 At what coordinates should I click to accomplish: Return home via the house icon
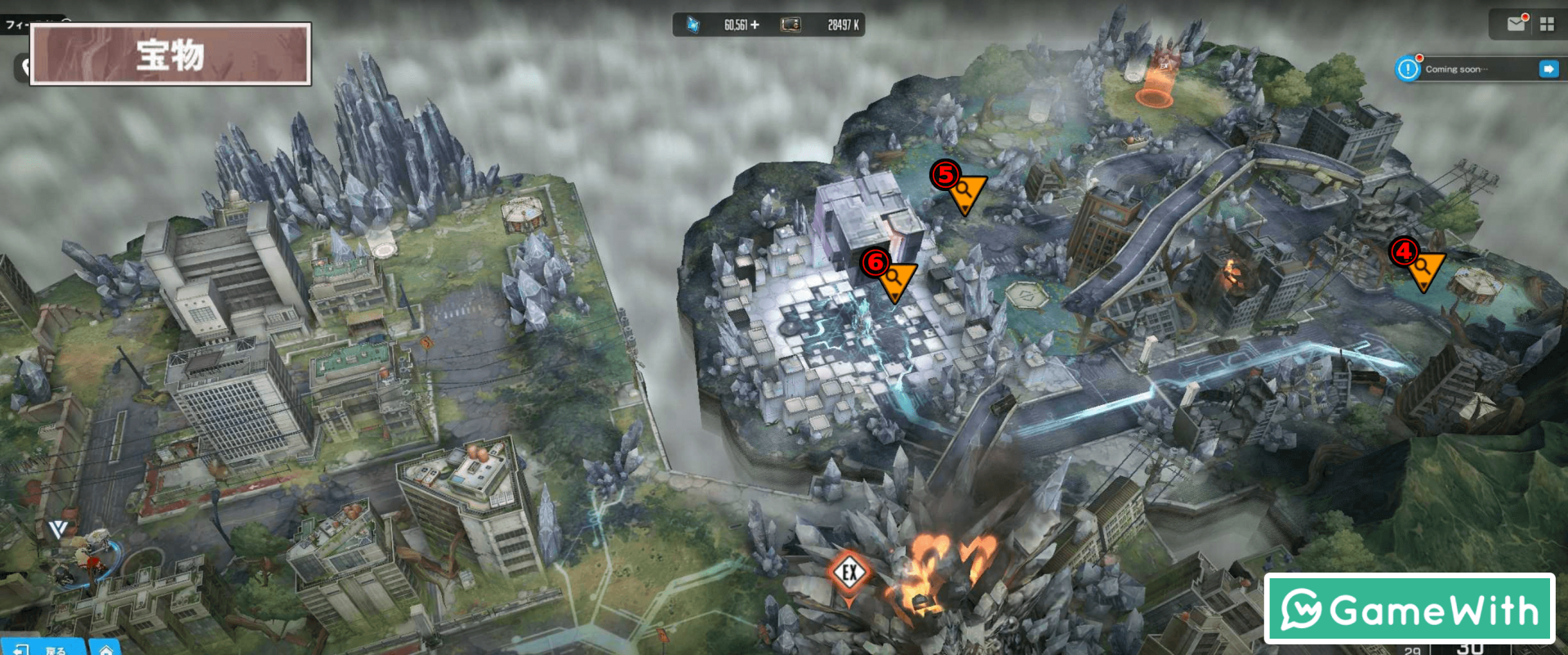[x=106, y=650]
